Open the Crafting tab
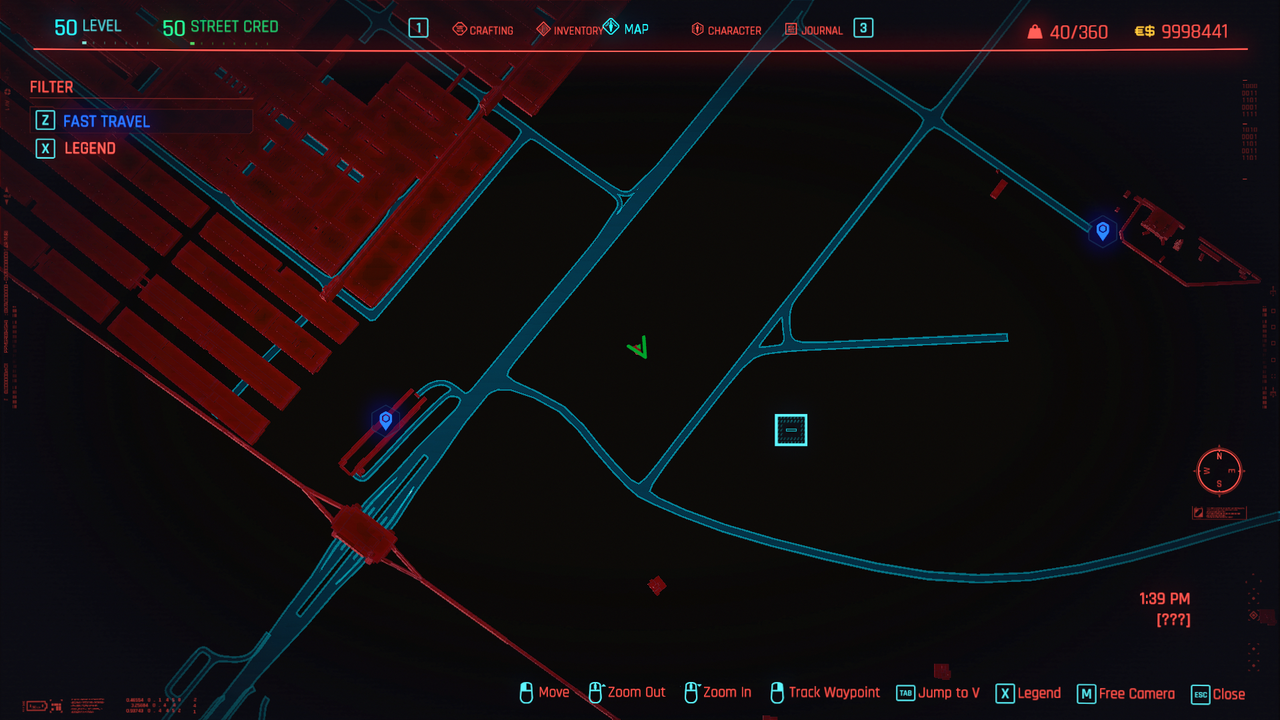1280x720 pixels. [483, 30]
